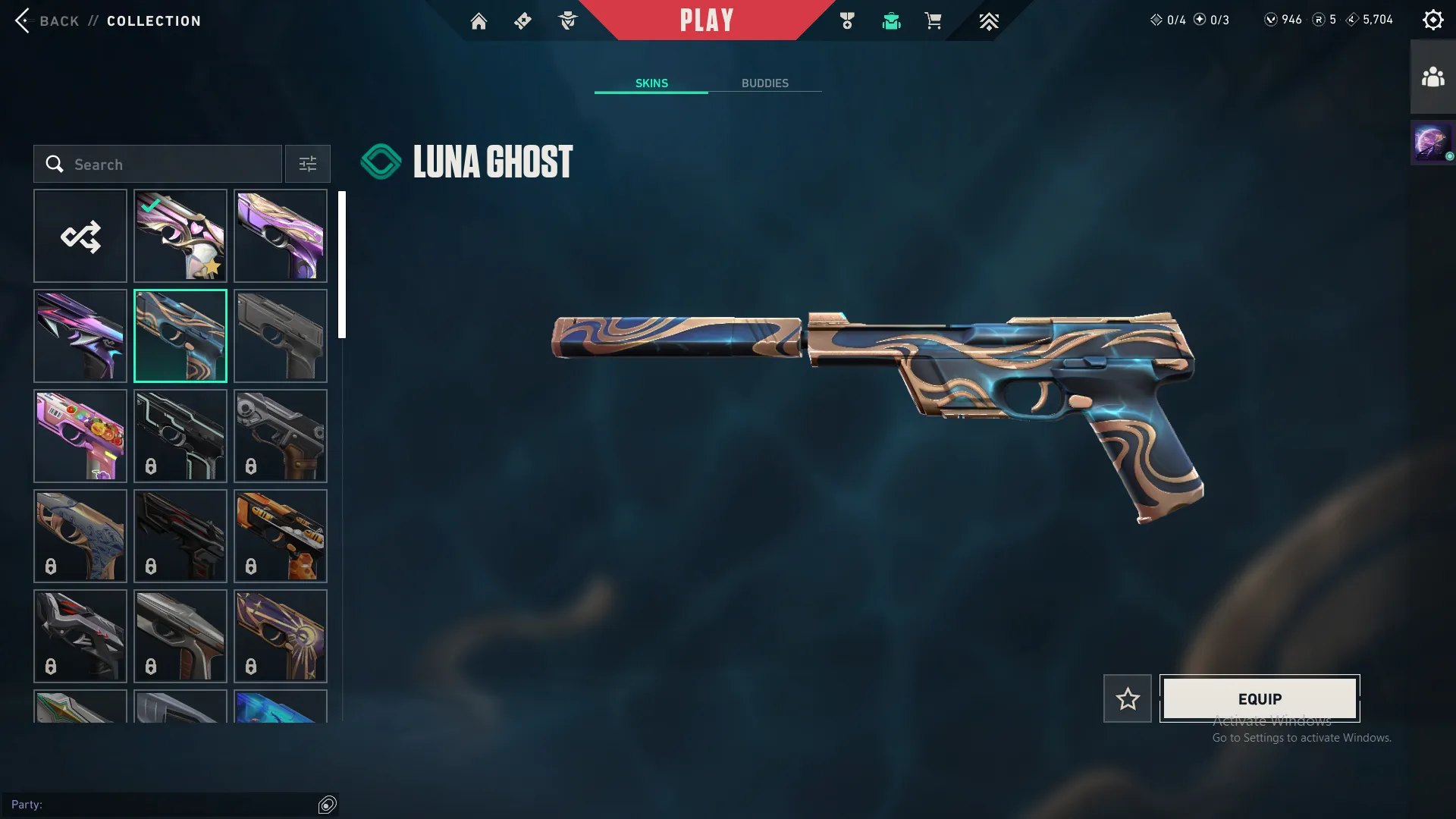
Task: Click the EQUIP button
Action: point(1260,698)
